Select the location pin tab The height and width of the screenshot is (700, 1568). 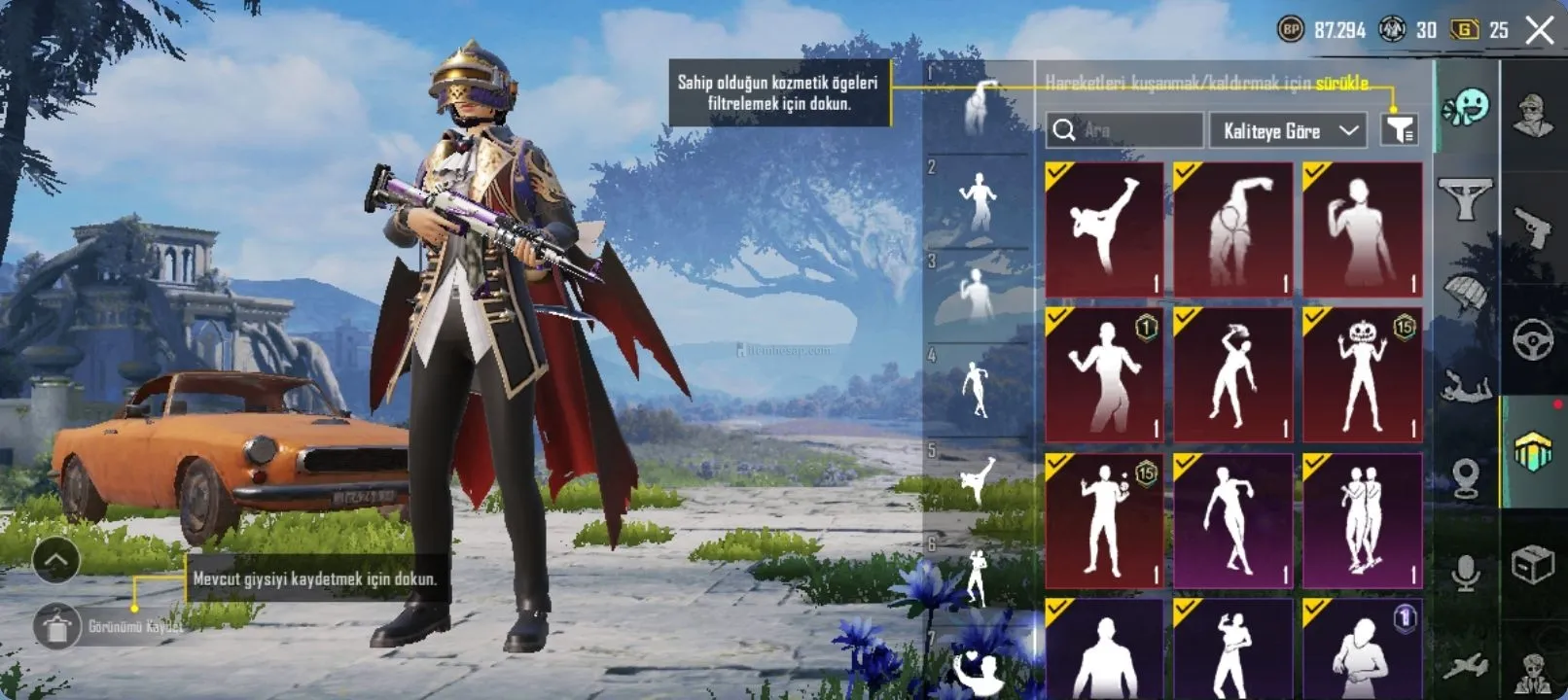click(x=1466, y=478)
